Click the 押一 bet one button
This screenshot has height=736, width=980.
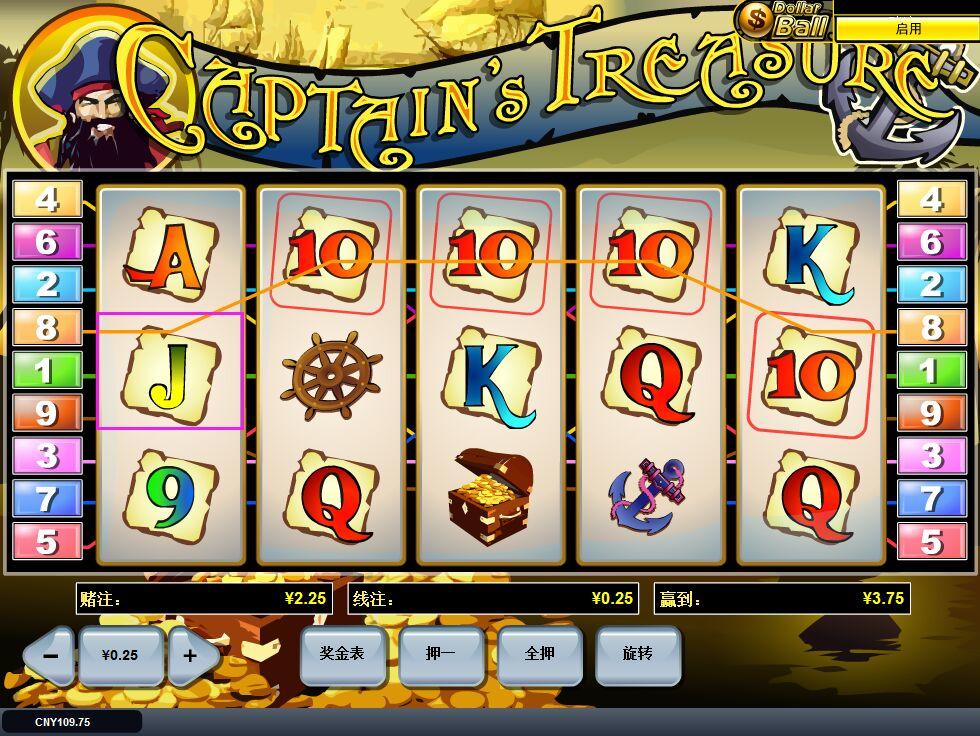click(x=440, y=655)
